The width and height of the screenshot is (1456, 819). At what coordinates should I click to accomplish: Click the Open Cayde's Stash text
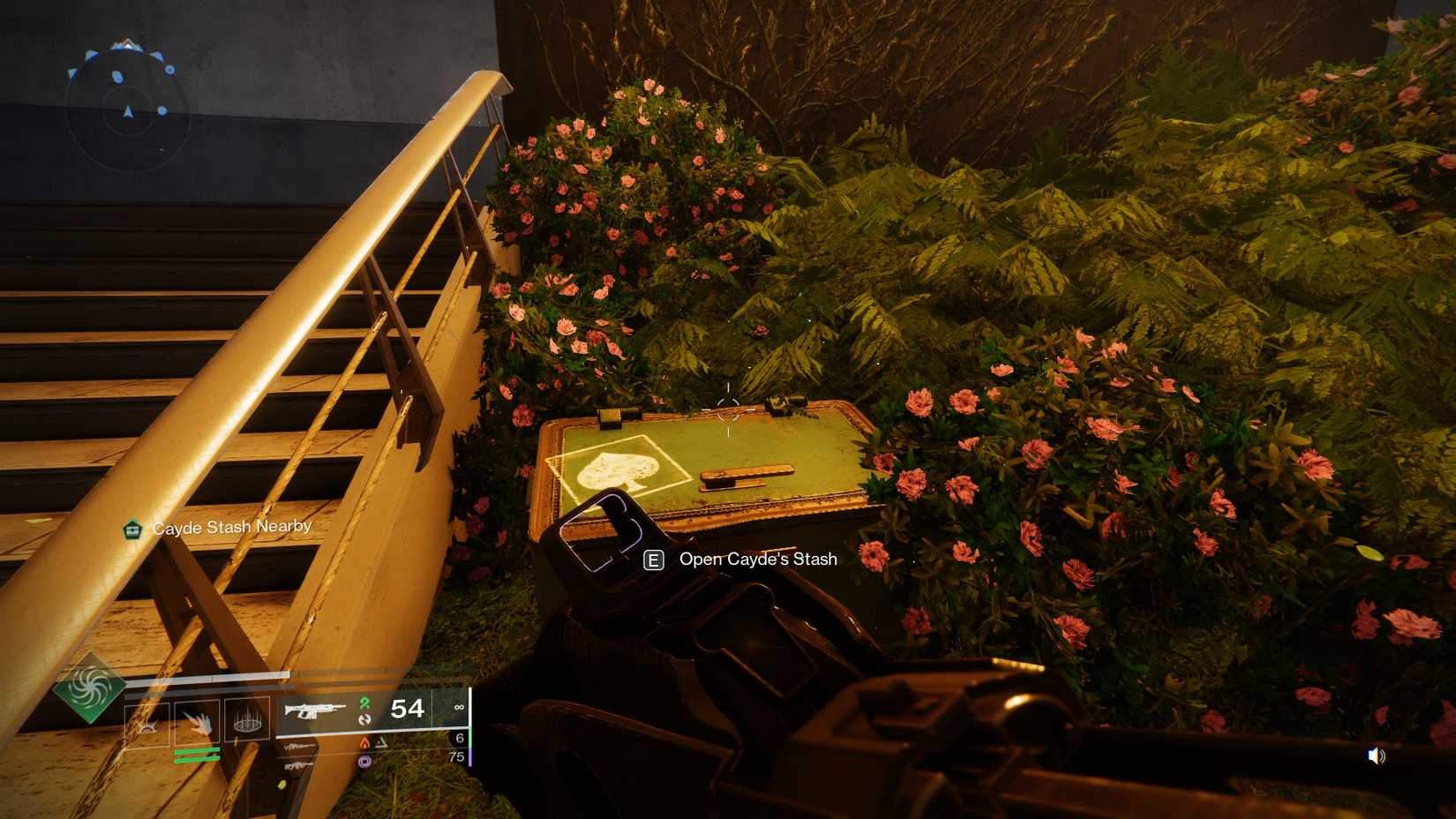coord(757,560)
